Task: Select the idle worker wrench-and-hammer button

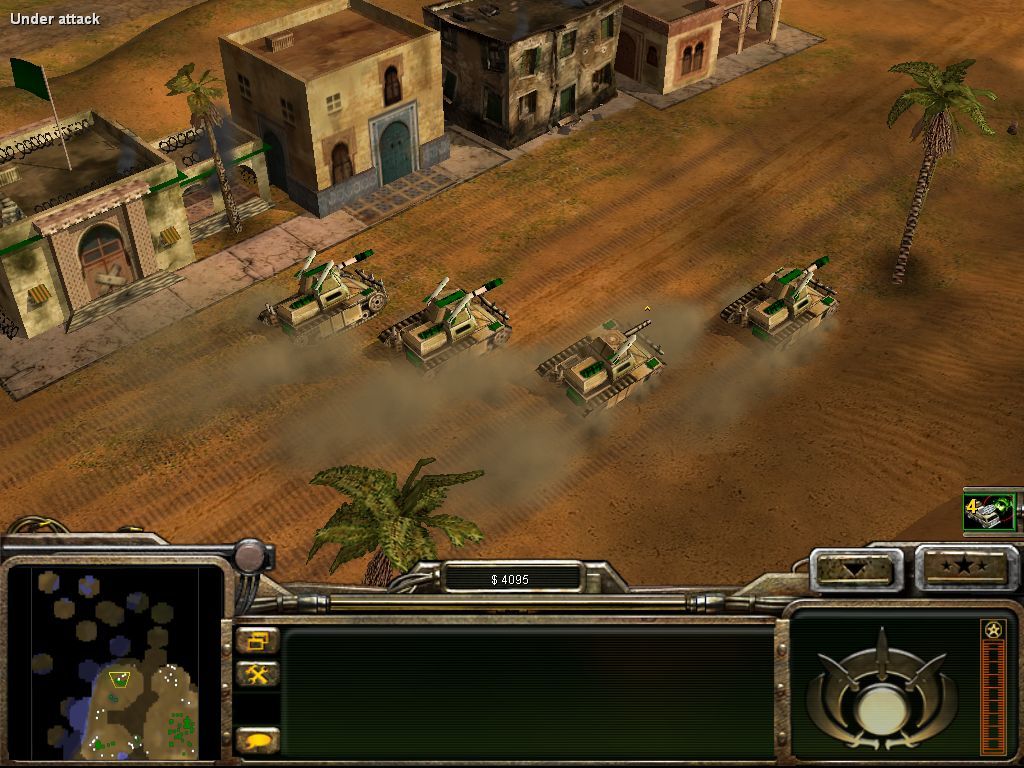Action: click(258, 674)
